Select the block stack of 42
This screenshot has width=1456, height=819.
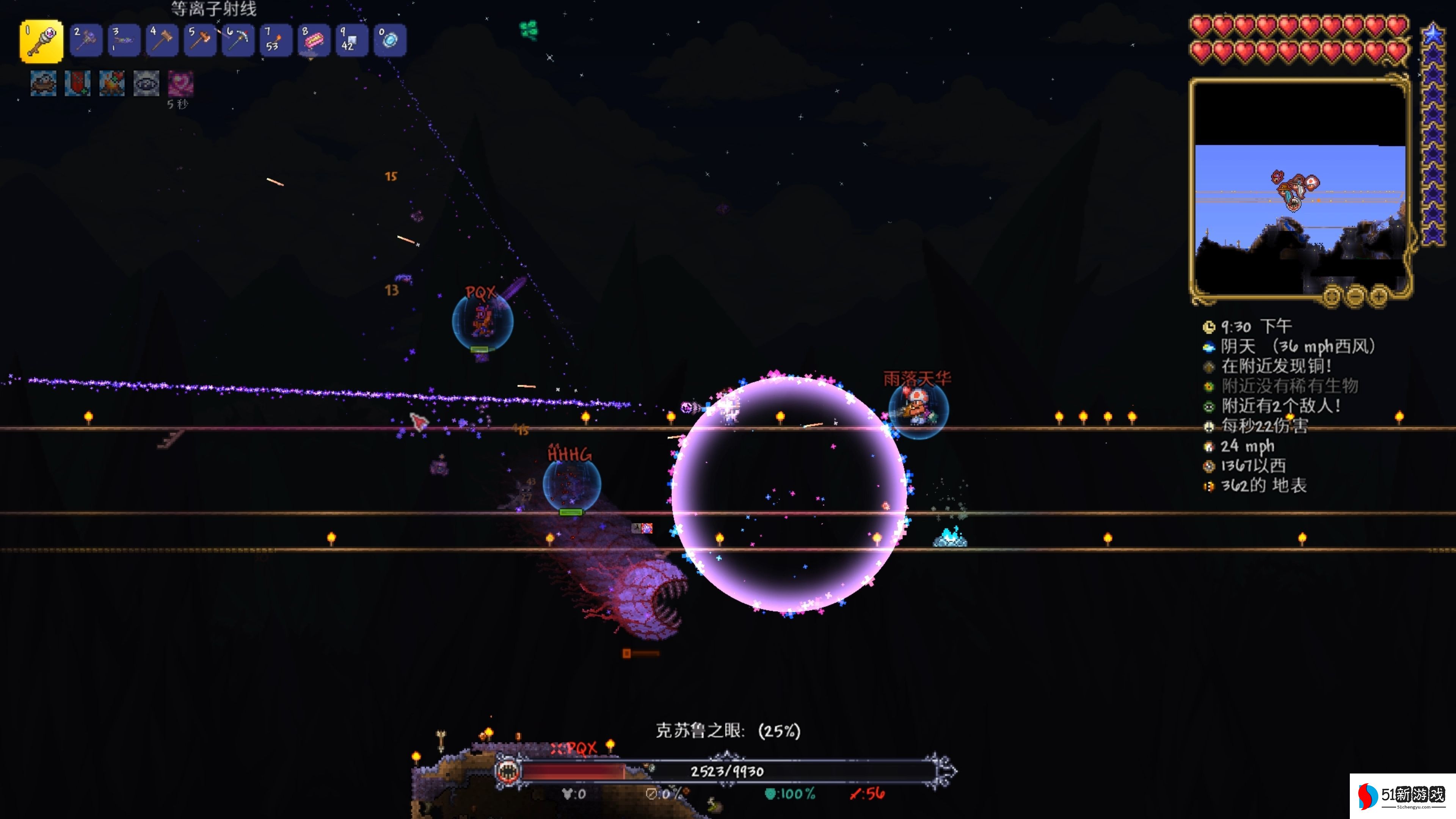click(x=351, y=41)
